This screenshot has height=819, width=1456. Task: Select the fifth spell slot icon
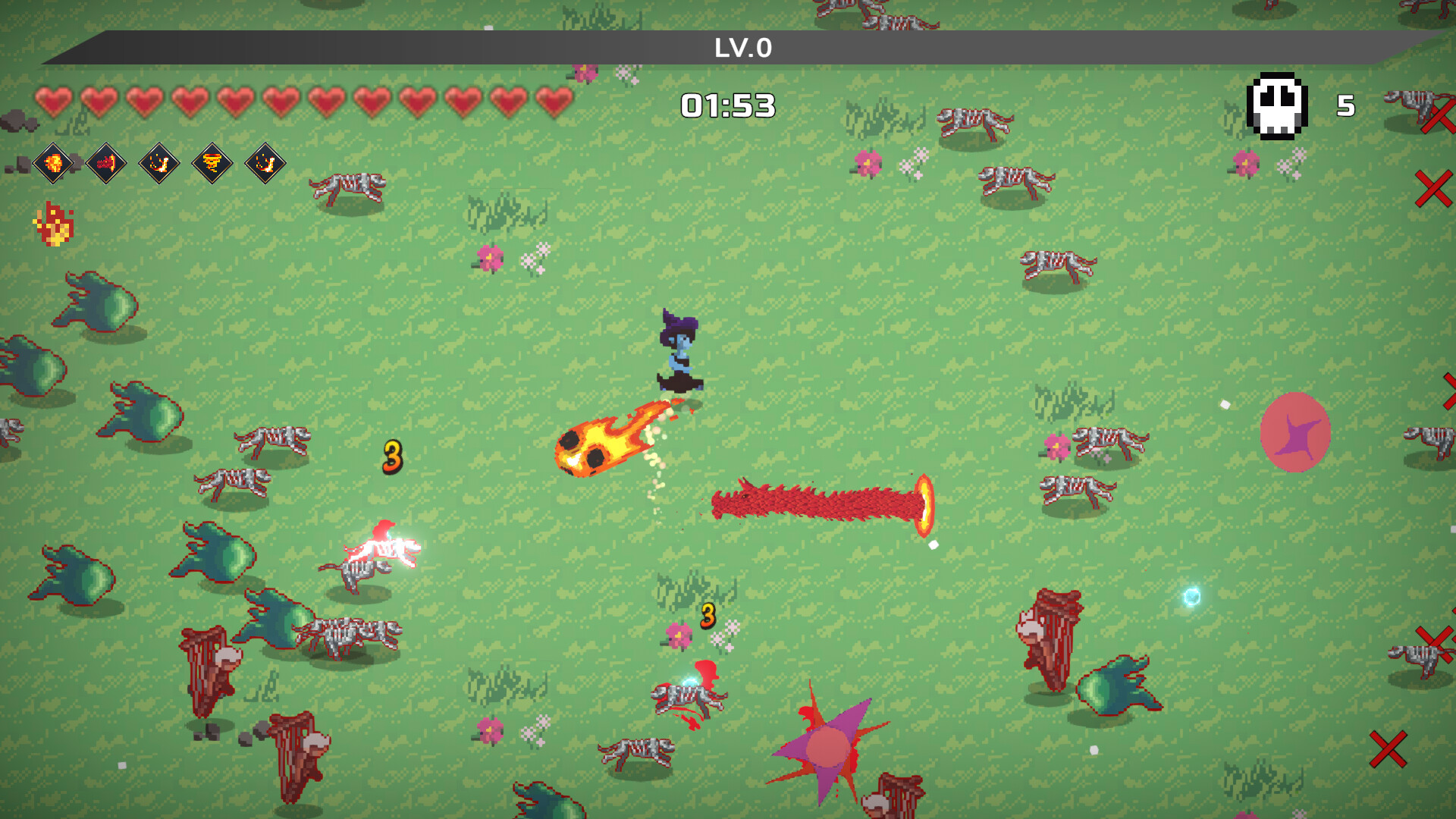point(264,164)
